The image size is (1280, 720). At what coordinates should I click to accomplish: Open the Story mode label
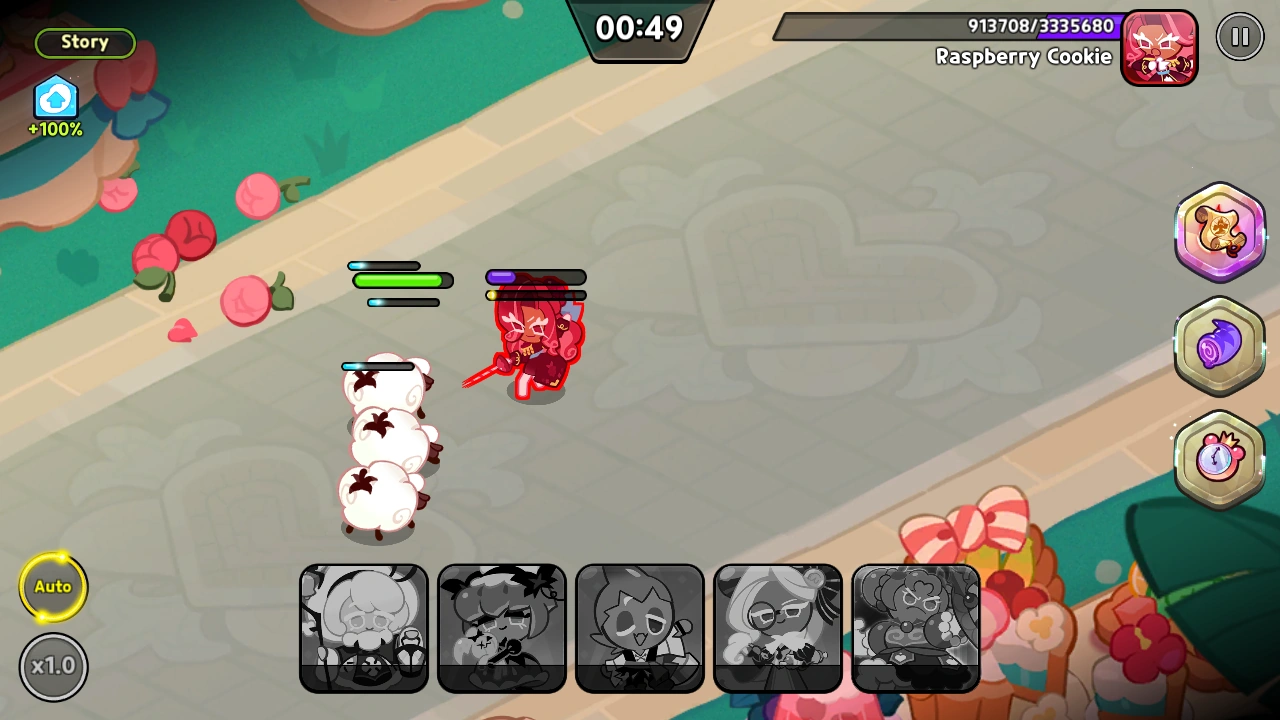click(84, 42)
